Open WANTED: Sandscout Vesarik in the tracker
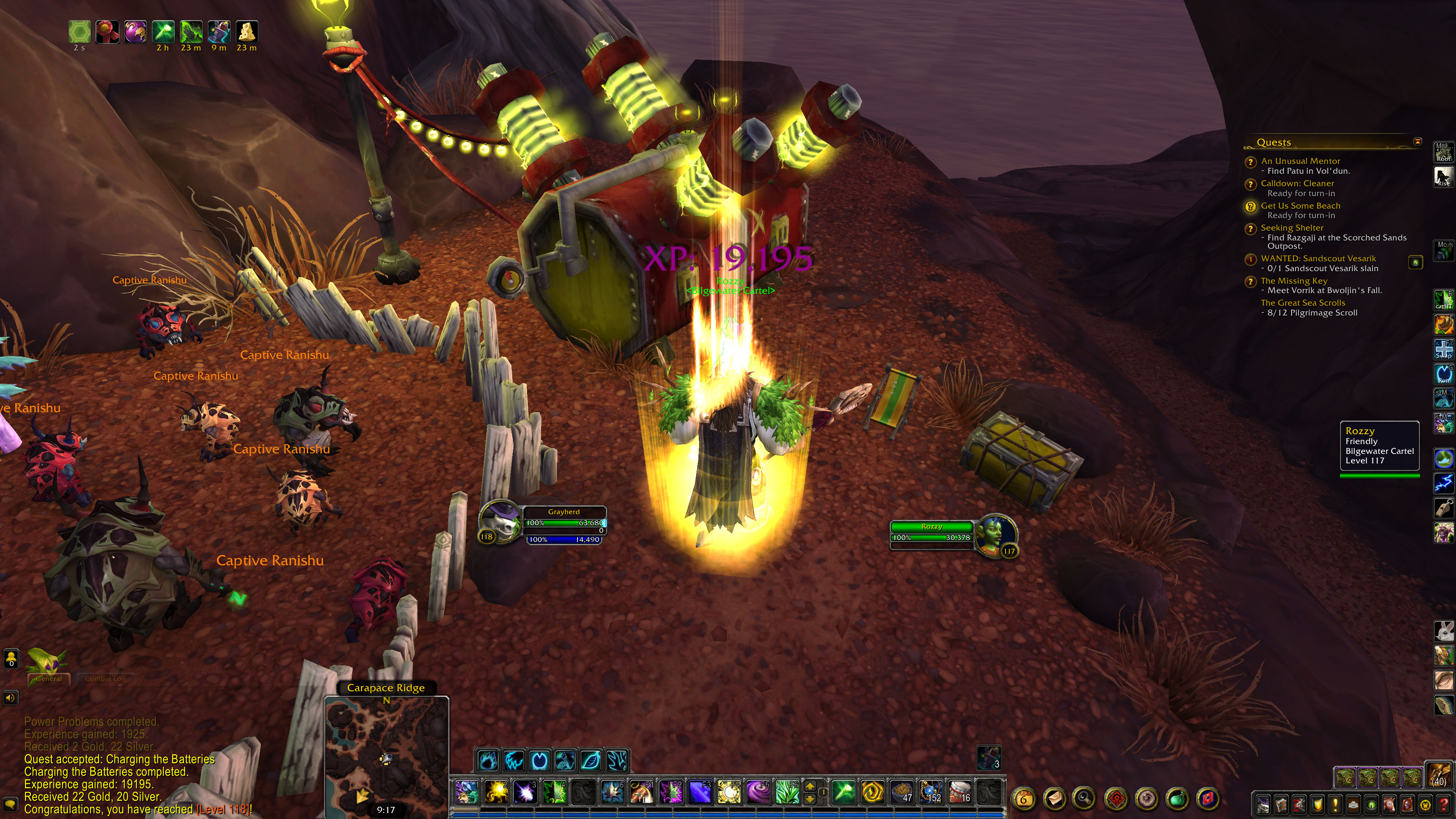1456x819 pixels. coord(1318,258)
